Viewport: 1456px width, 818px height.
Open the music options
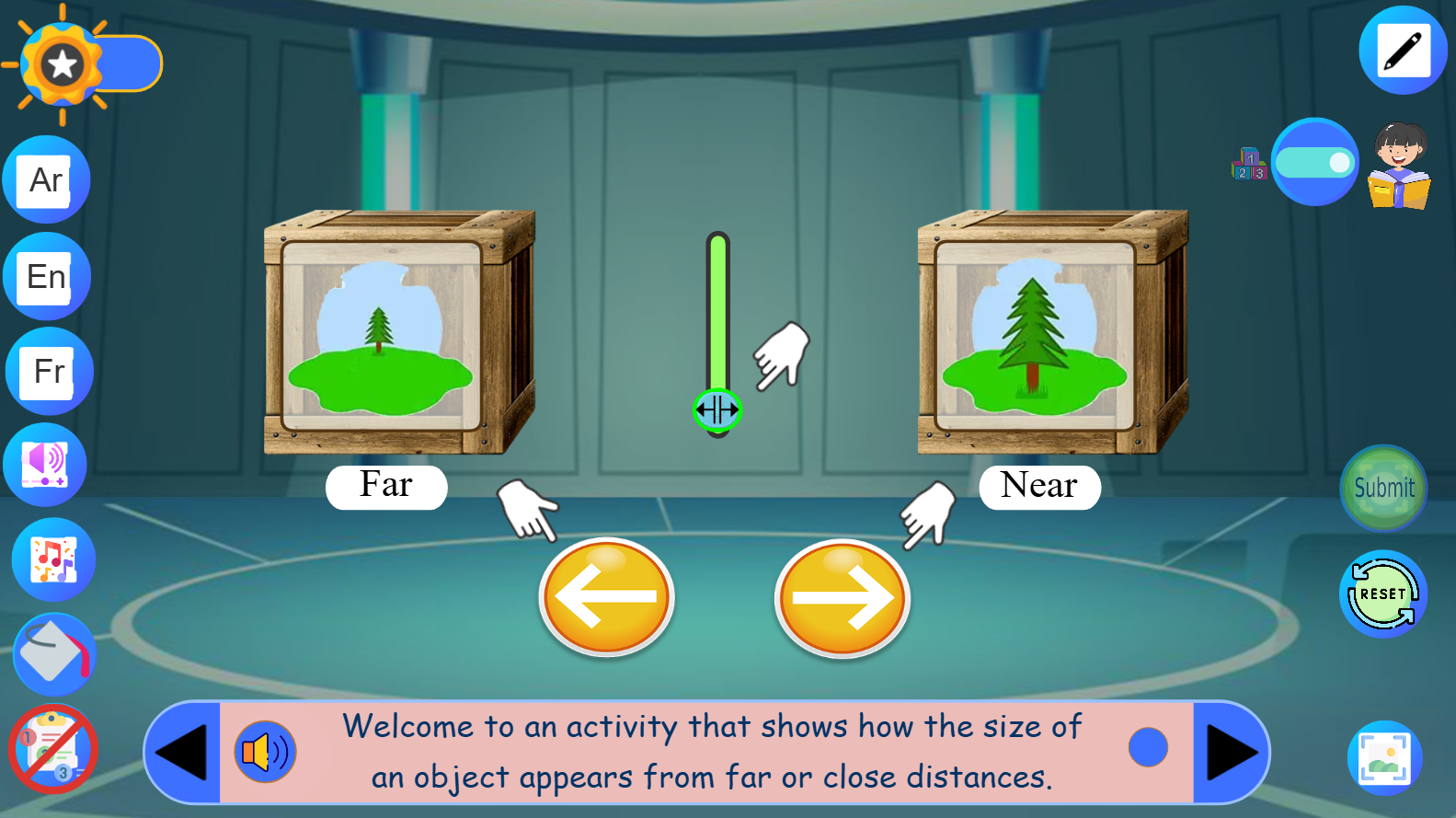click(52, 559)
